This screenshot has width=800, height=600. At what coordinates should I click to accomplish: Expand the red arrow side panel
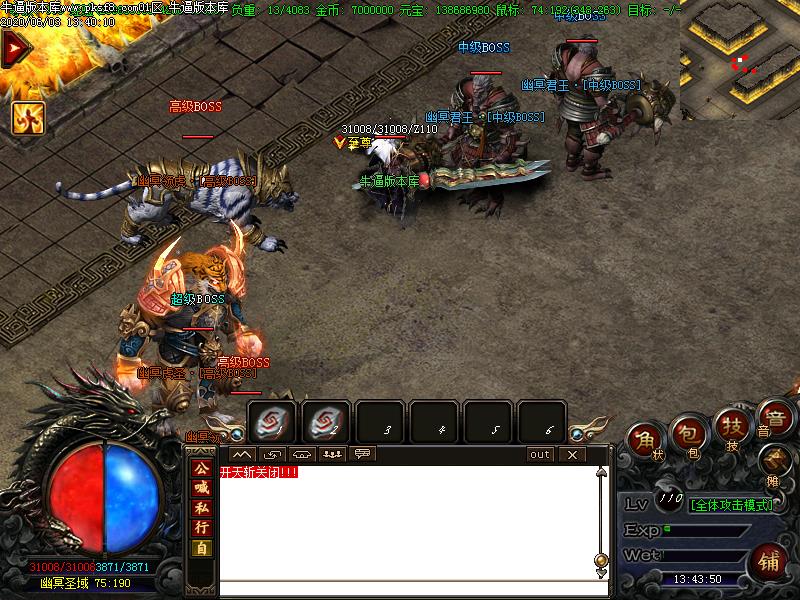pos(14,49)
